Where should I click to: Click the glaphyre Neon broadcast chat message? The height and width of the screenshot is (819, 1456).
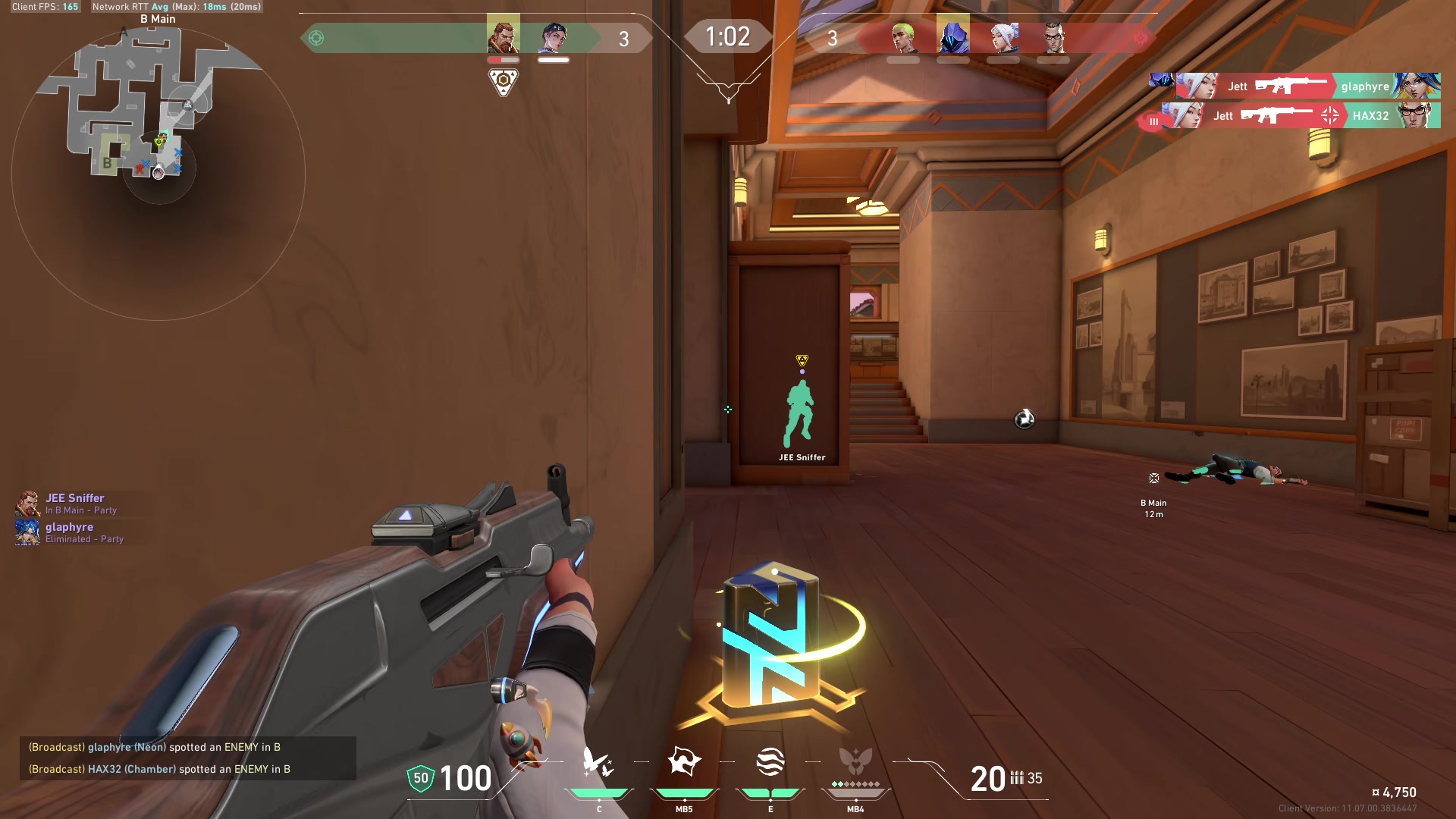[x=155, y=747]
